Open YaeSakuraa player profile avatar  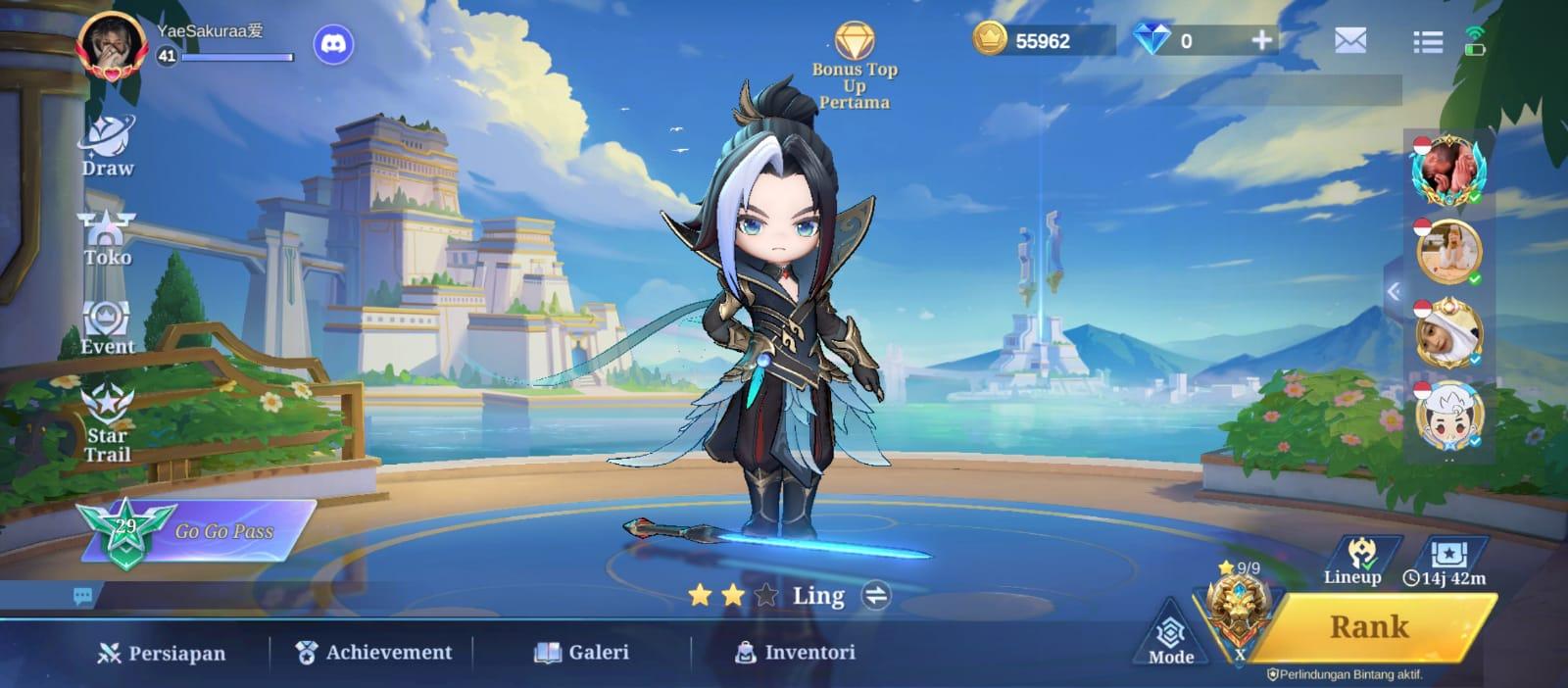click(x=112, y=44)
